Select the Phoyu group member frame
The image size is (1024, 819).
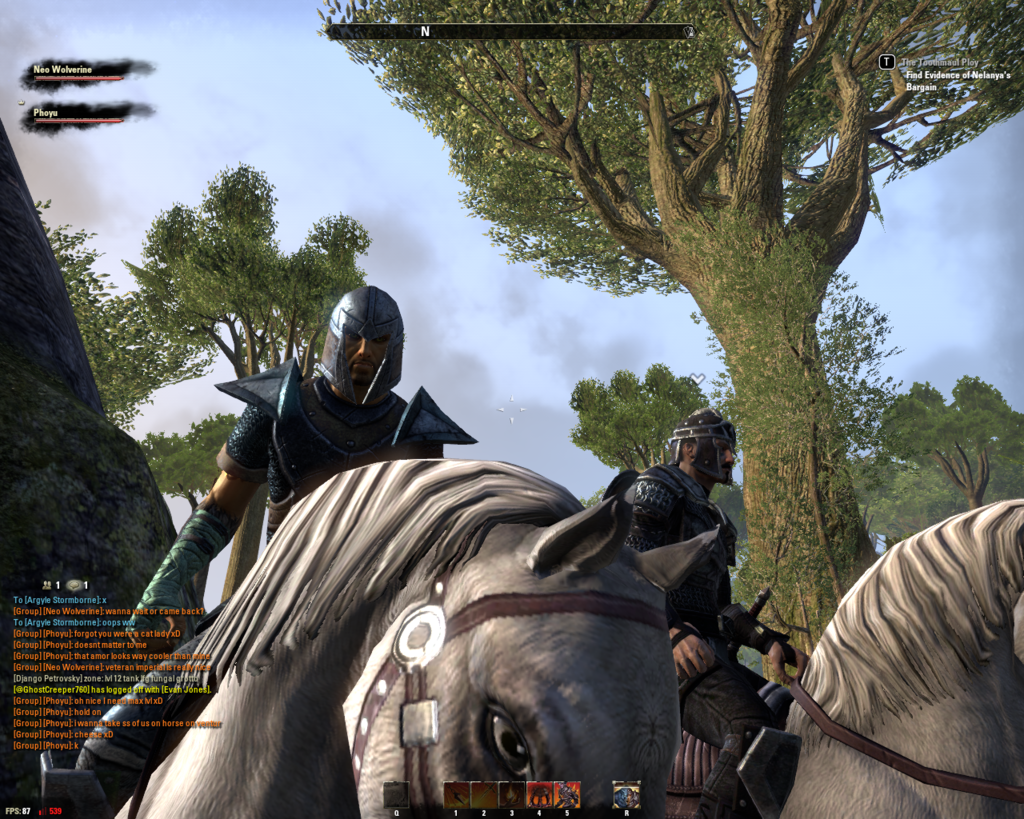87,115
